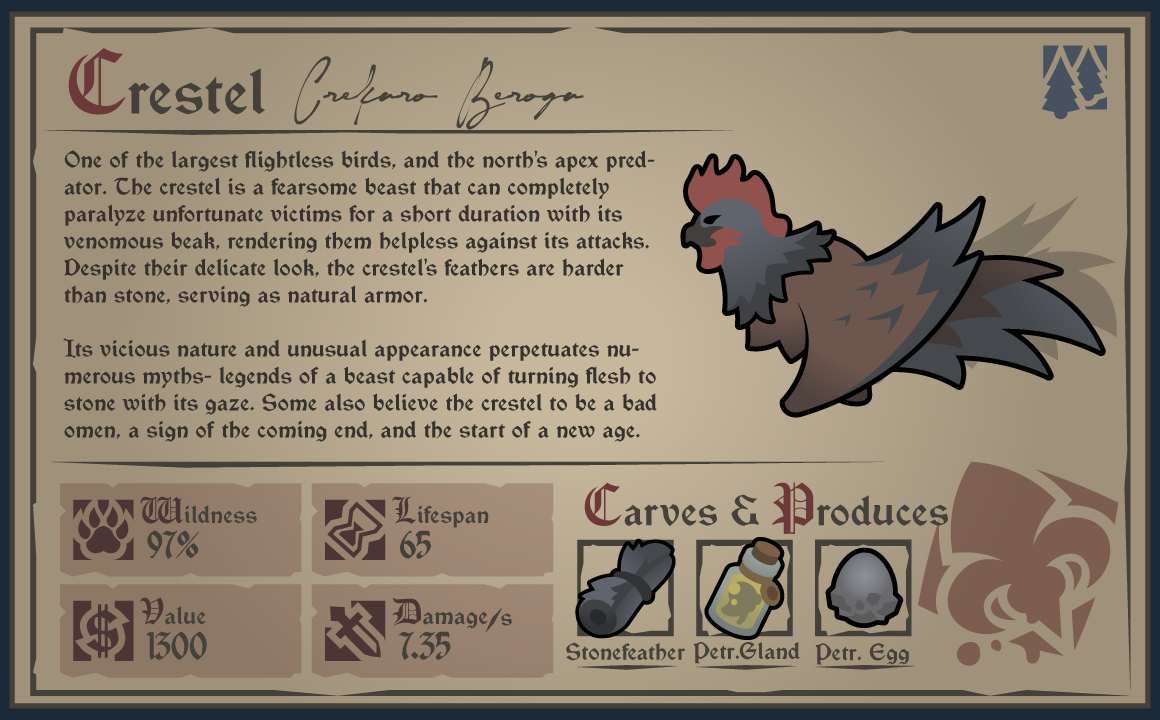This screenshot has width=1160, height=720.
Task: Click the forest biome tree icon
Action: pos(1075,79)
